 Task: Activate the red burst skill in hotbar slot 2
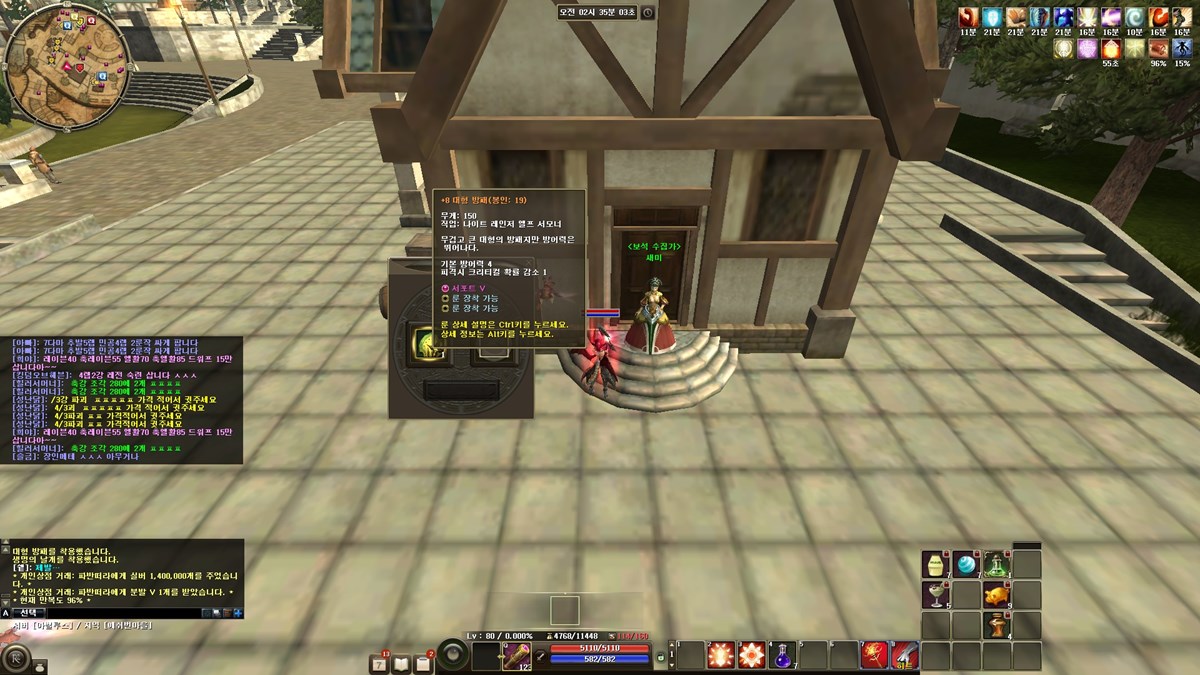coord(720,656)
